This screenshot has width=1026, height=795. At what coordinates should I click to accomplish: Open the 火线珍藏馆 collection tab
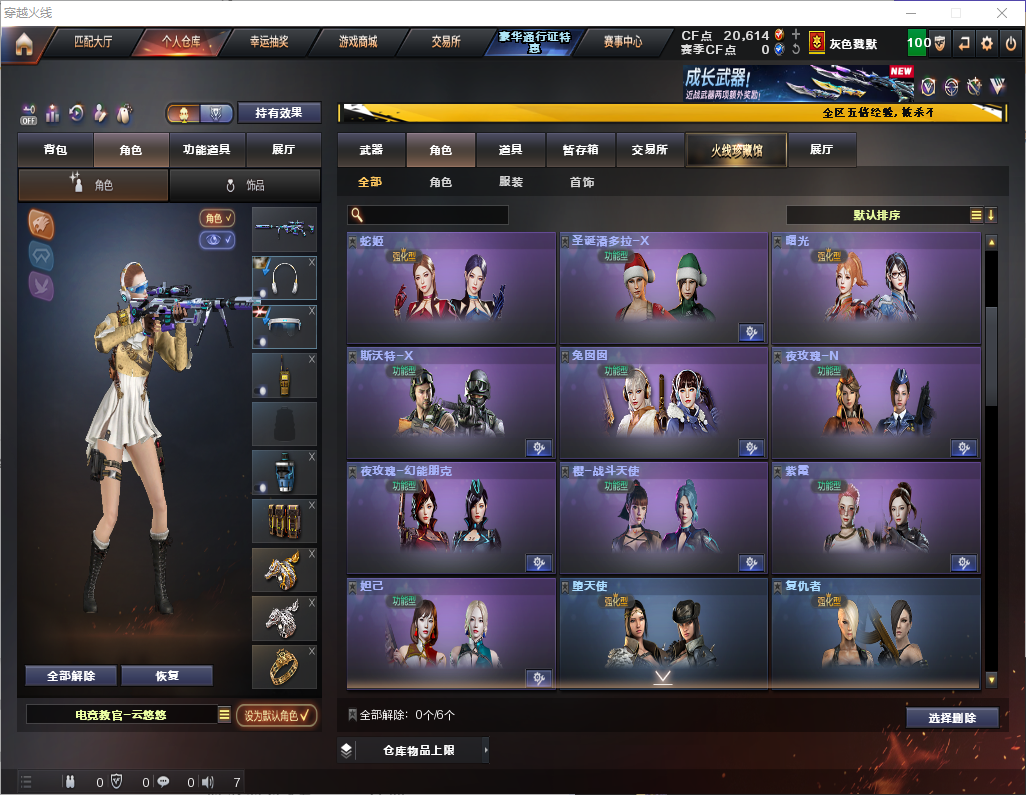pos(736,150)
